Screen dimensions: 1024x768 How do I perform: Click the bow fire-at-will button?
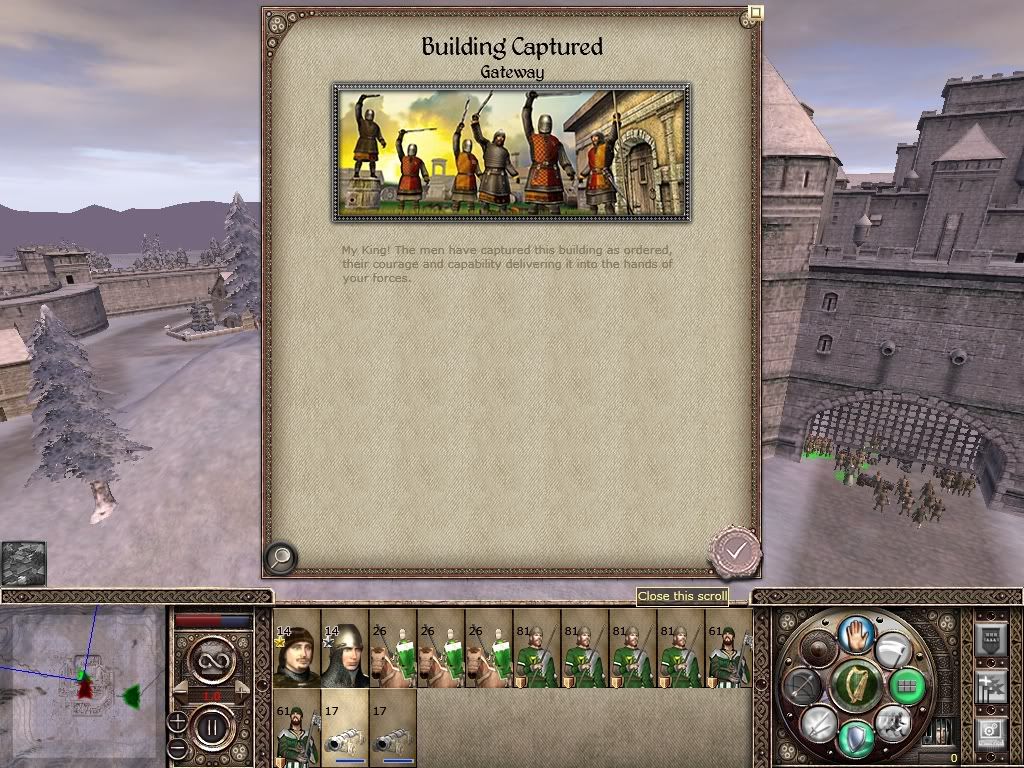803,687
